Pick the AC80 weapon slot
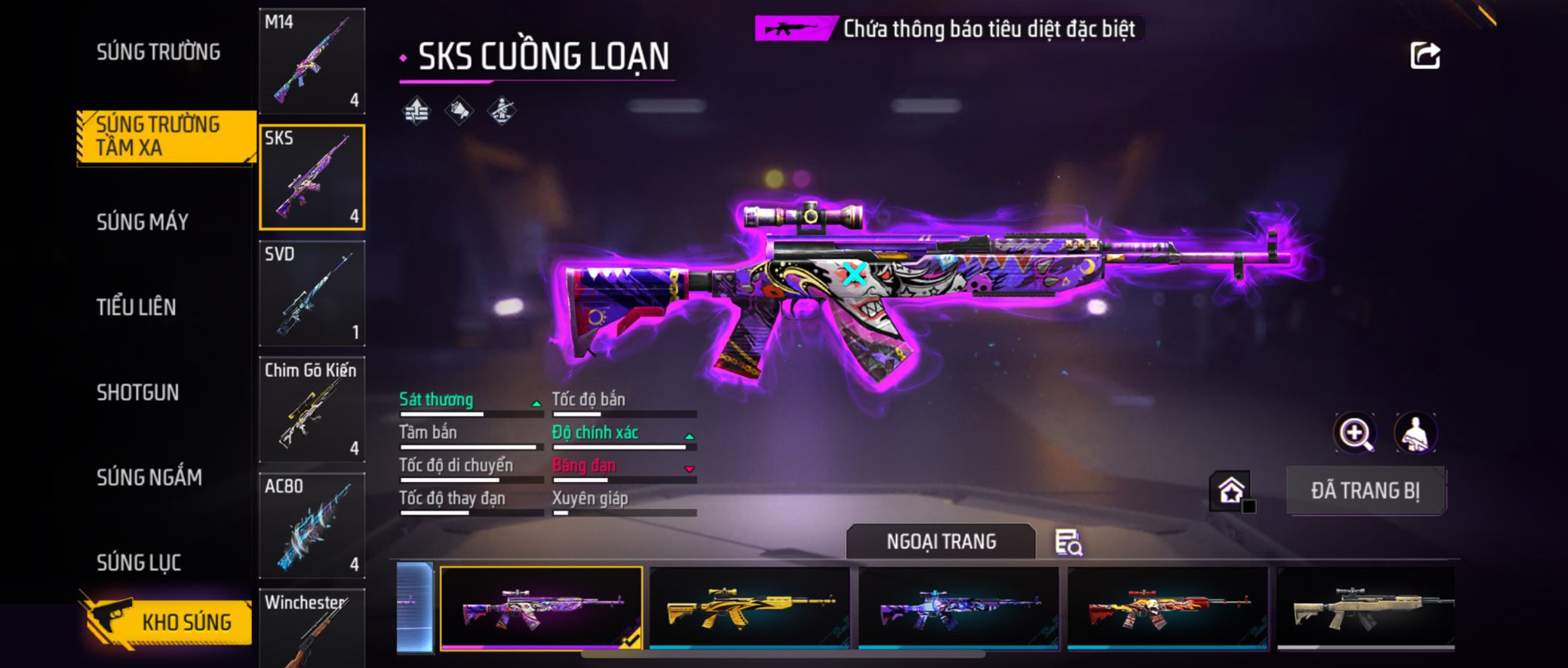Viewport: 1568px width, 668px height. point(312,525)
